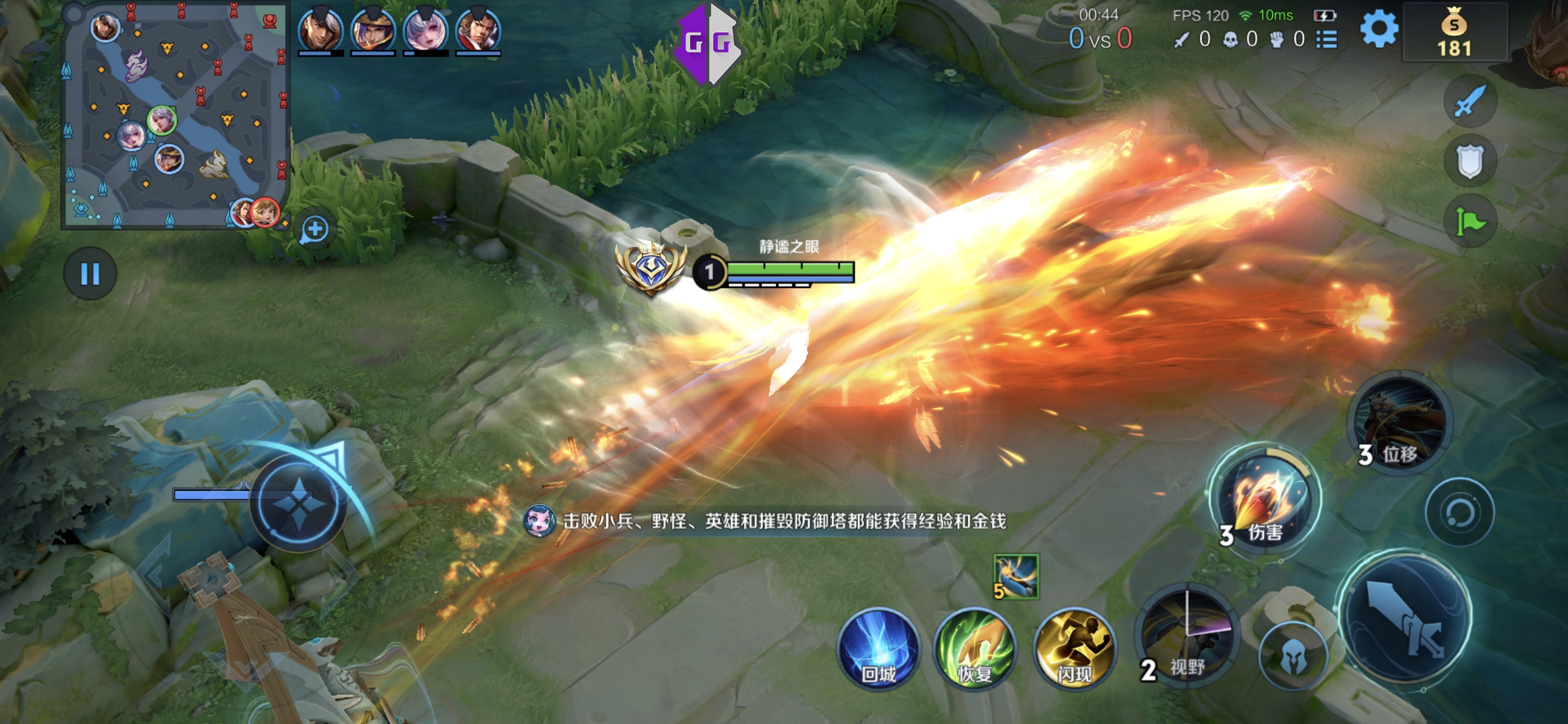The image size is (1568, 724).
Task: Send the green flag gather signal
Action: (x=1470, y=221)
